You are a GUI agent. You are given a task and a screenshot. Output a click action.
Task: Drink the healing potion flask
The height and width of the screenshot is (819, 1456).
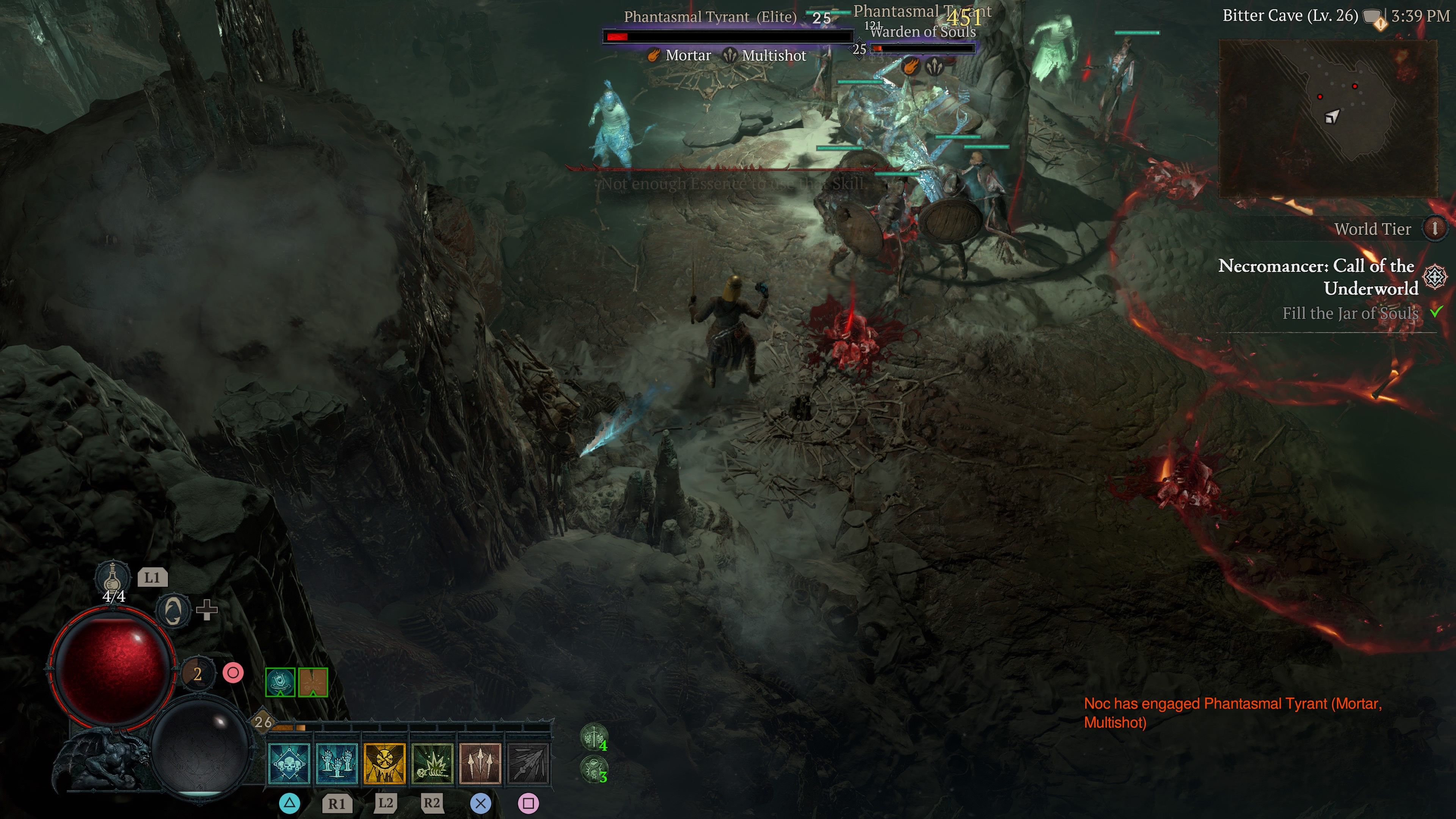(112, 577)
